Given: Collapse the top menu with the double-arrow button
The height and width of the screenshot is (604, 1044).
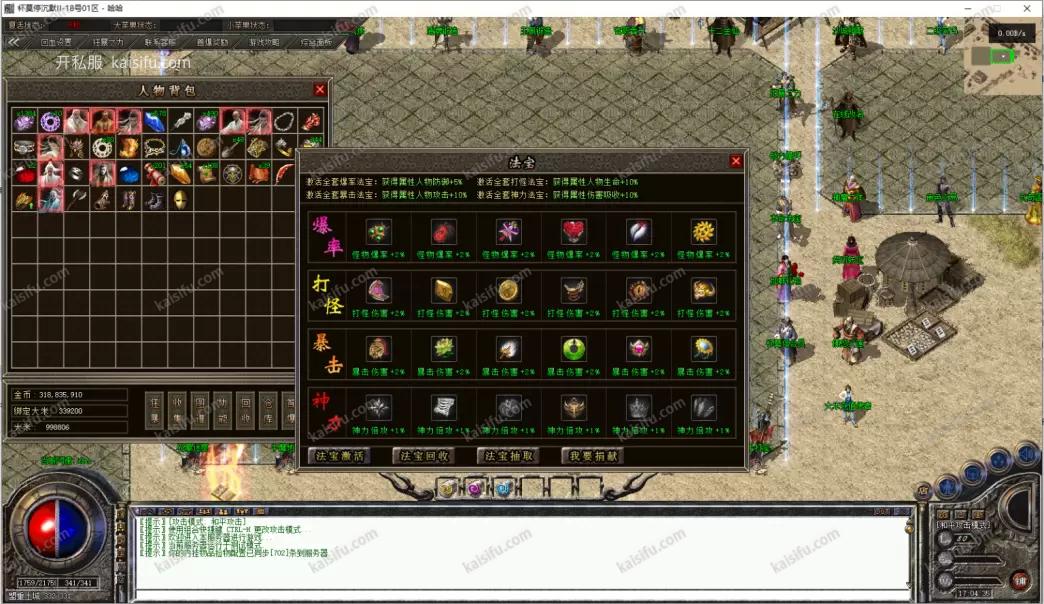Looking at the screenshot, I should tap(14, 42).
